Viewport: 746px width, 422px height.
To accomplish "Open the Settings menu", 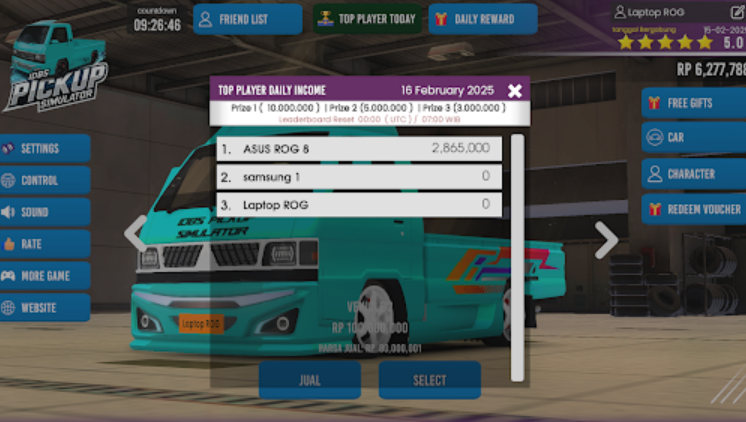I will point(45,149).
